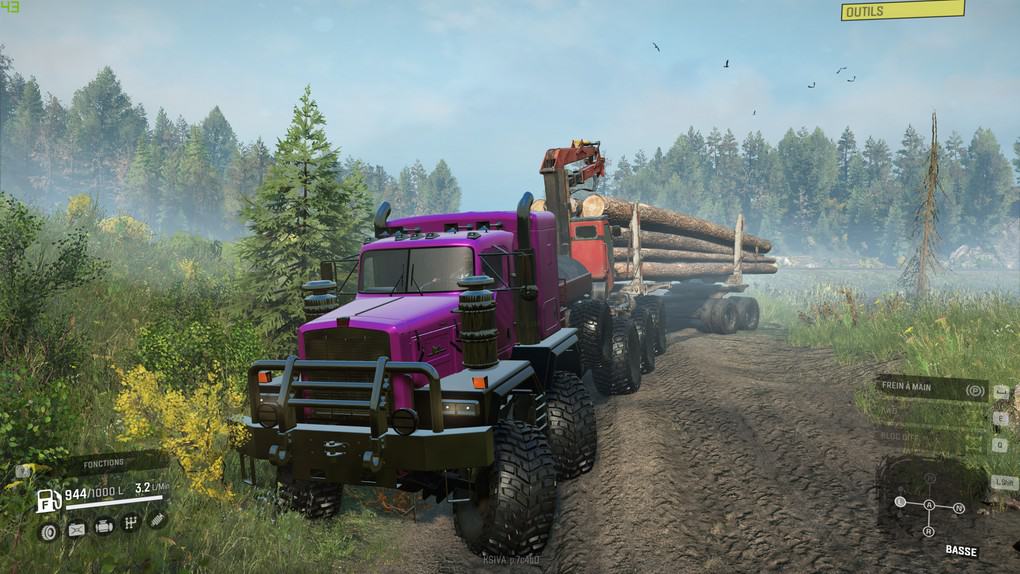Click the gearbox status icon
1020x574 pixels.
[x=130, y=523]
